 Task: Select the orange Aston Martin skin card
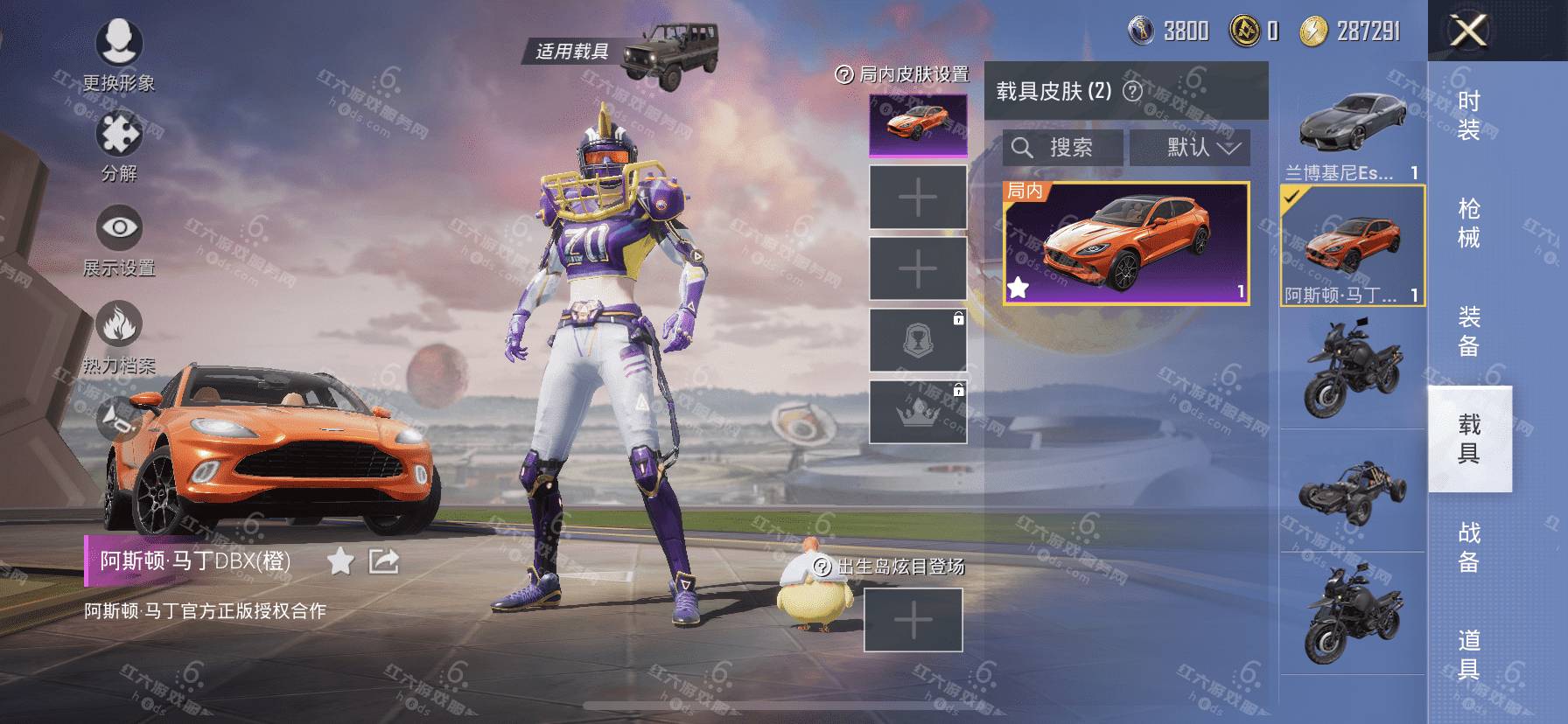coord(1125,244)
